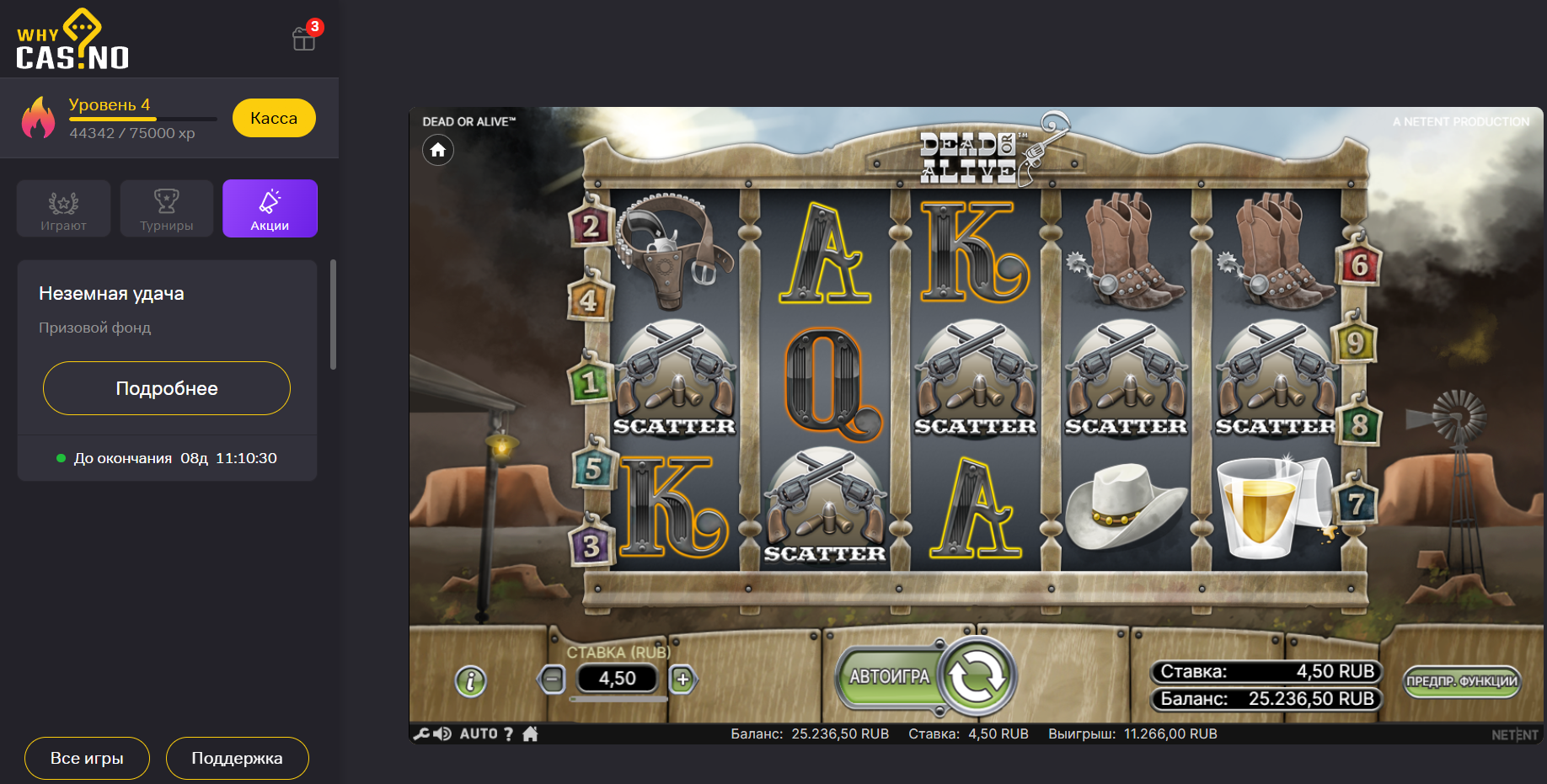Contact Поддержка support
This screenshot has width=1547, height=784.
[237, 758]
